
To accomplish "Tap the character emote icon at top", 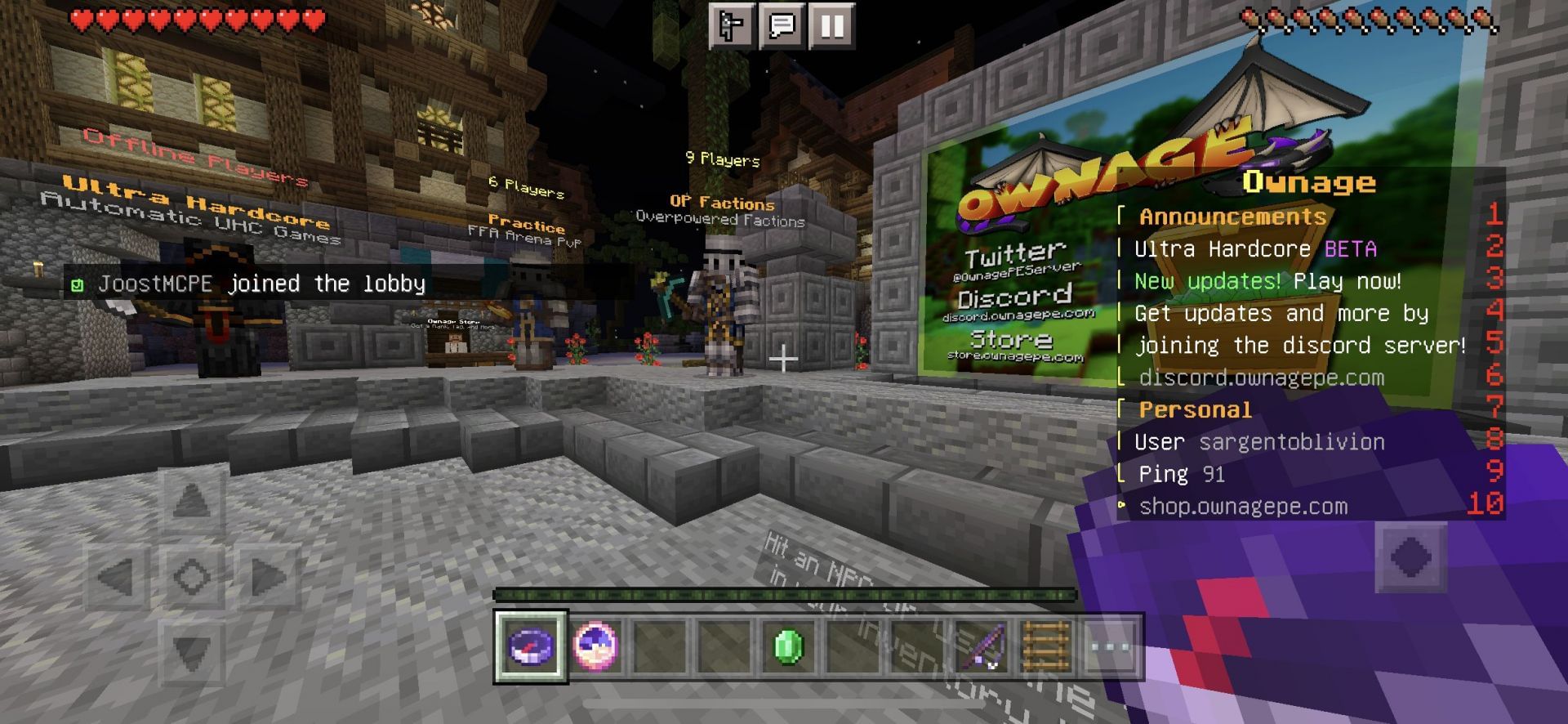I will point(733,26).
